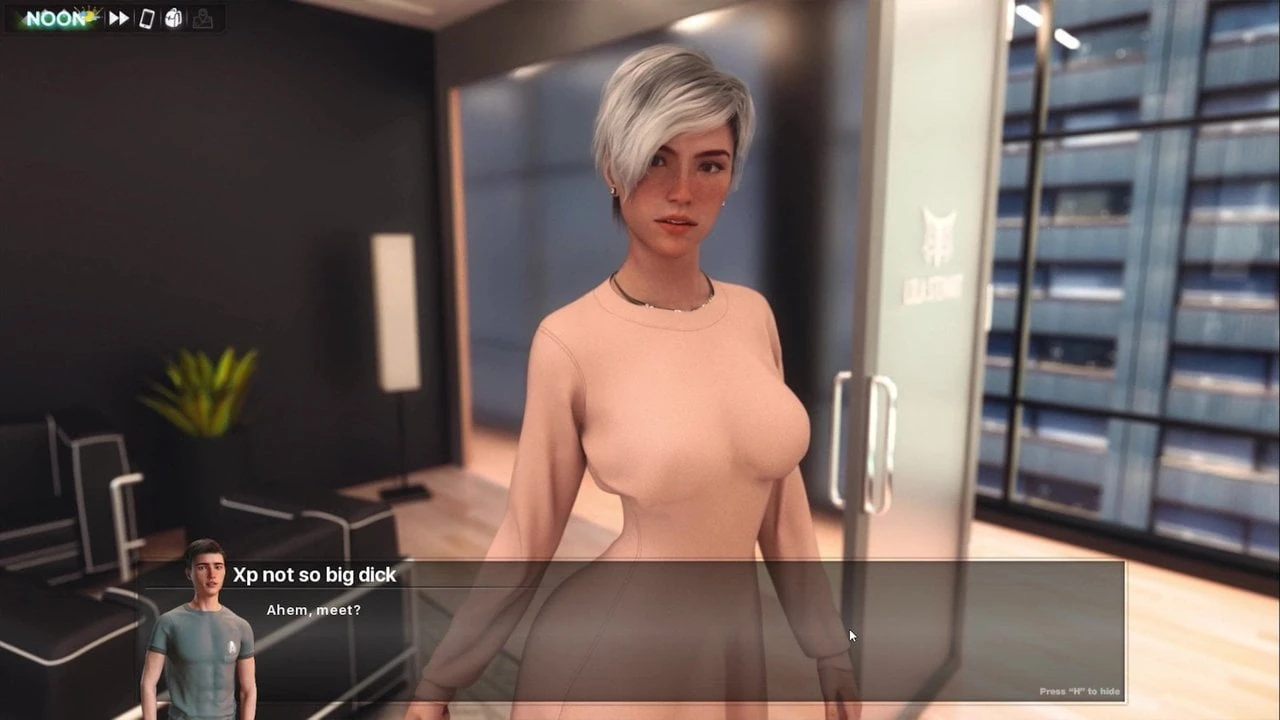Open the backpack inventory icon

click(x=171, y=17)
